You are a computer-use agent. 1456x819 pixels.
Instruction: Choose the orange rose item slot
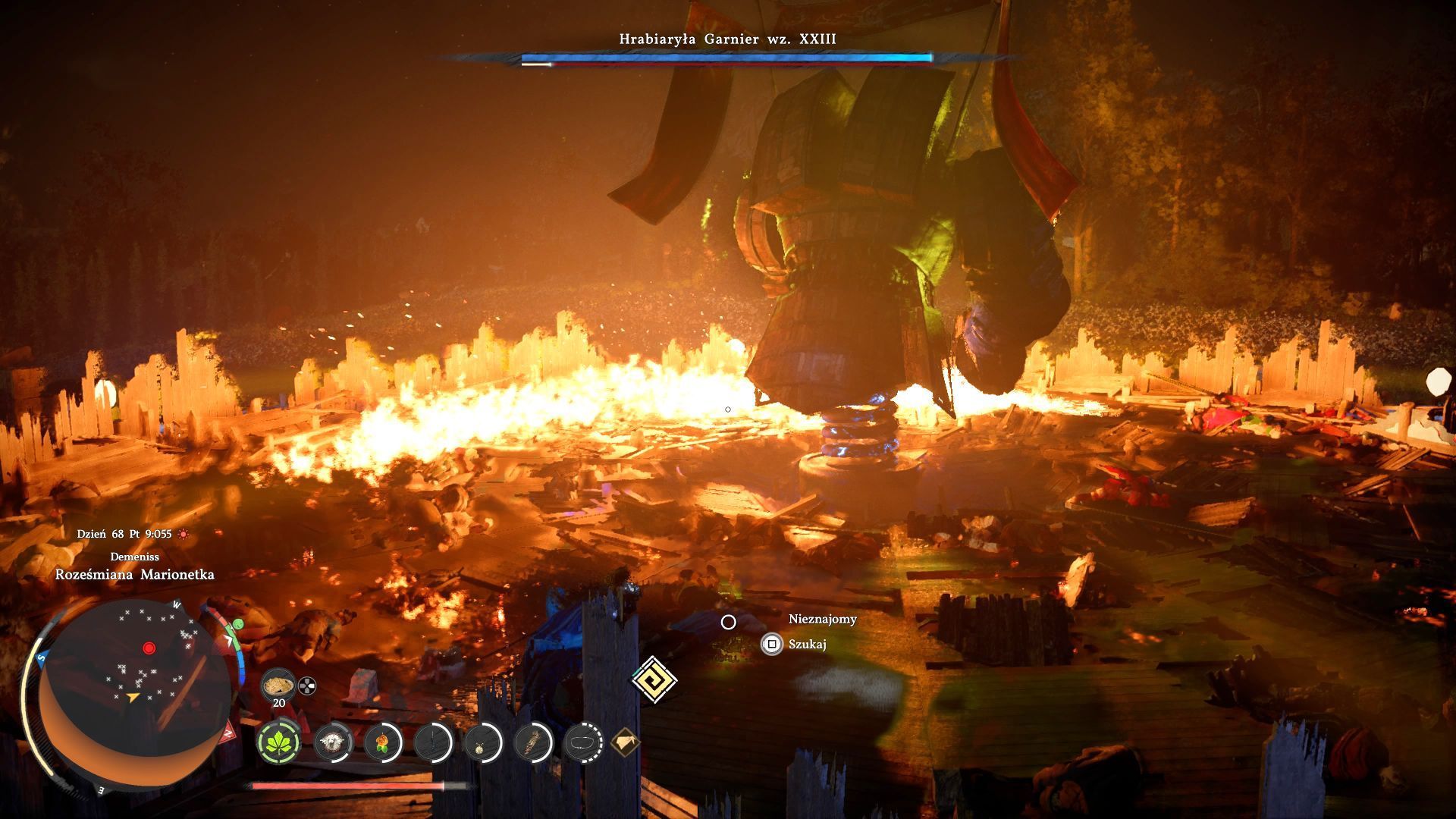tap(382, 742)
